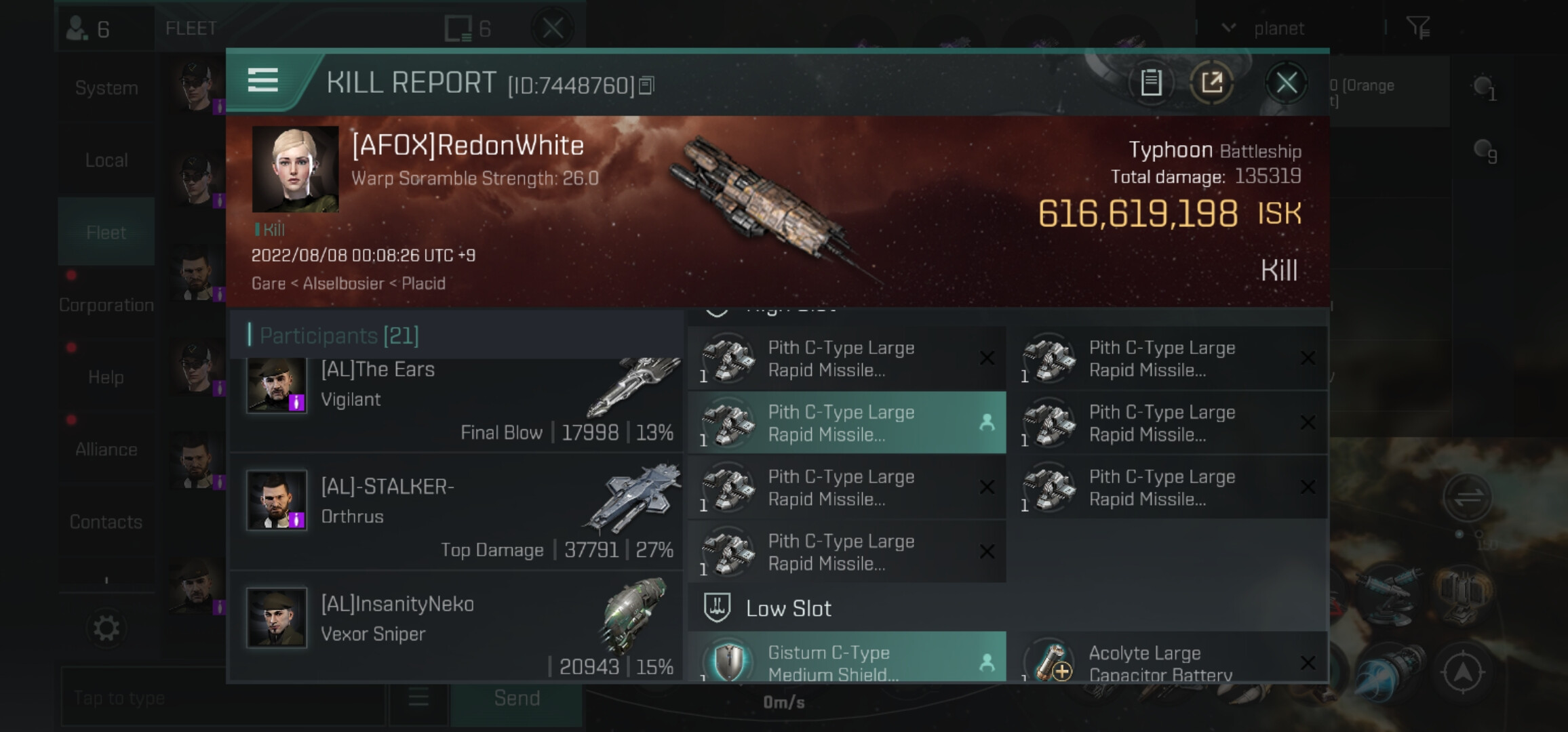Close the Kill Report window
This screenshot has height=732, width=1568.
pyautogui.click(x=1287, y=83)
